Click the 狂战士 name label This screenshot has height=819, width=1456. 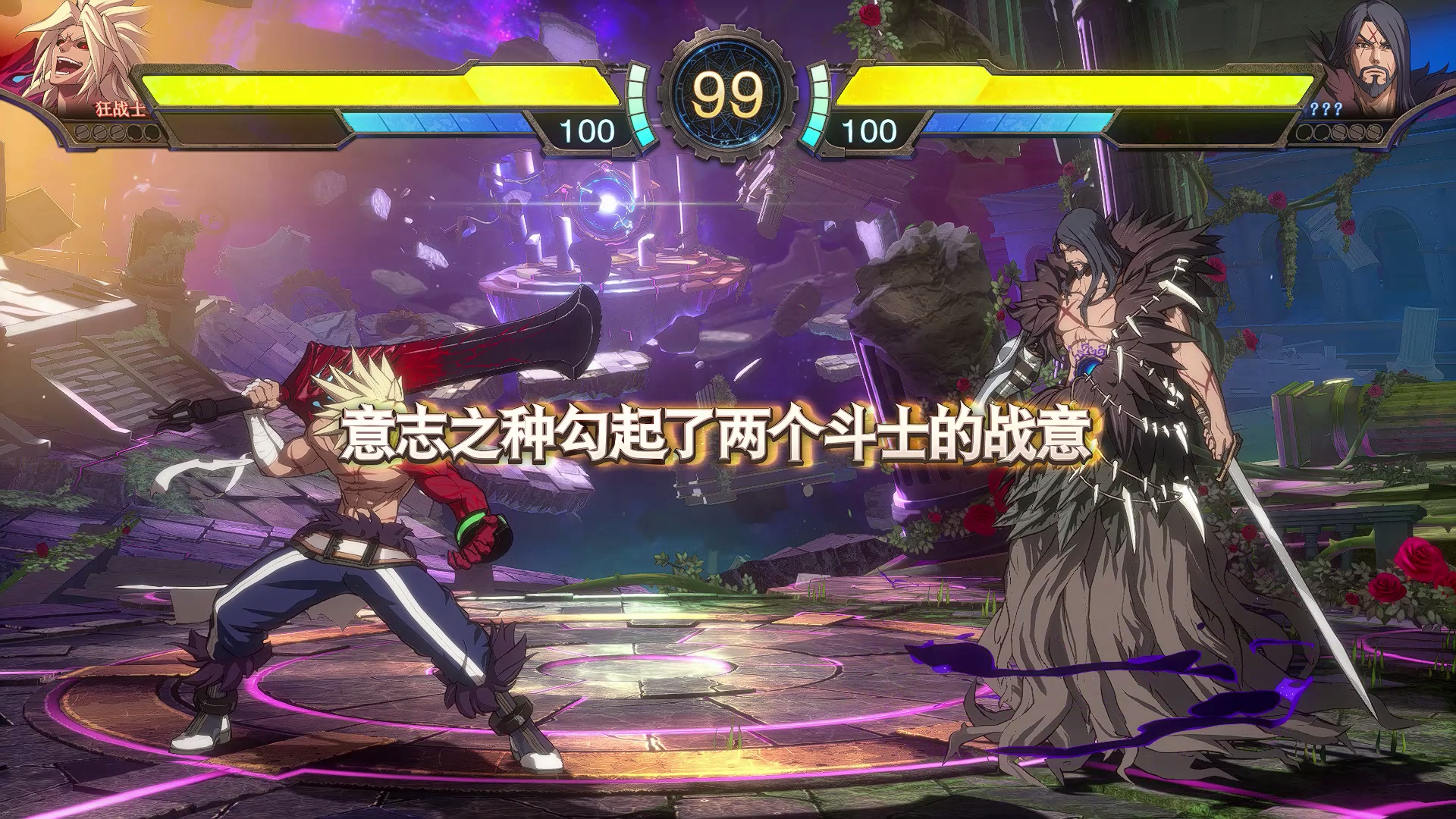(x=120, y=108)
